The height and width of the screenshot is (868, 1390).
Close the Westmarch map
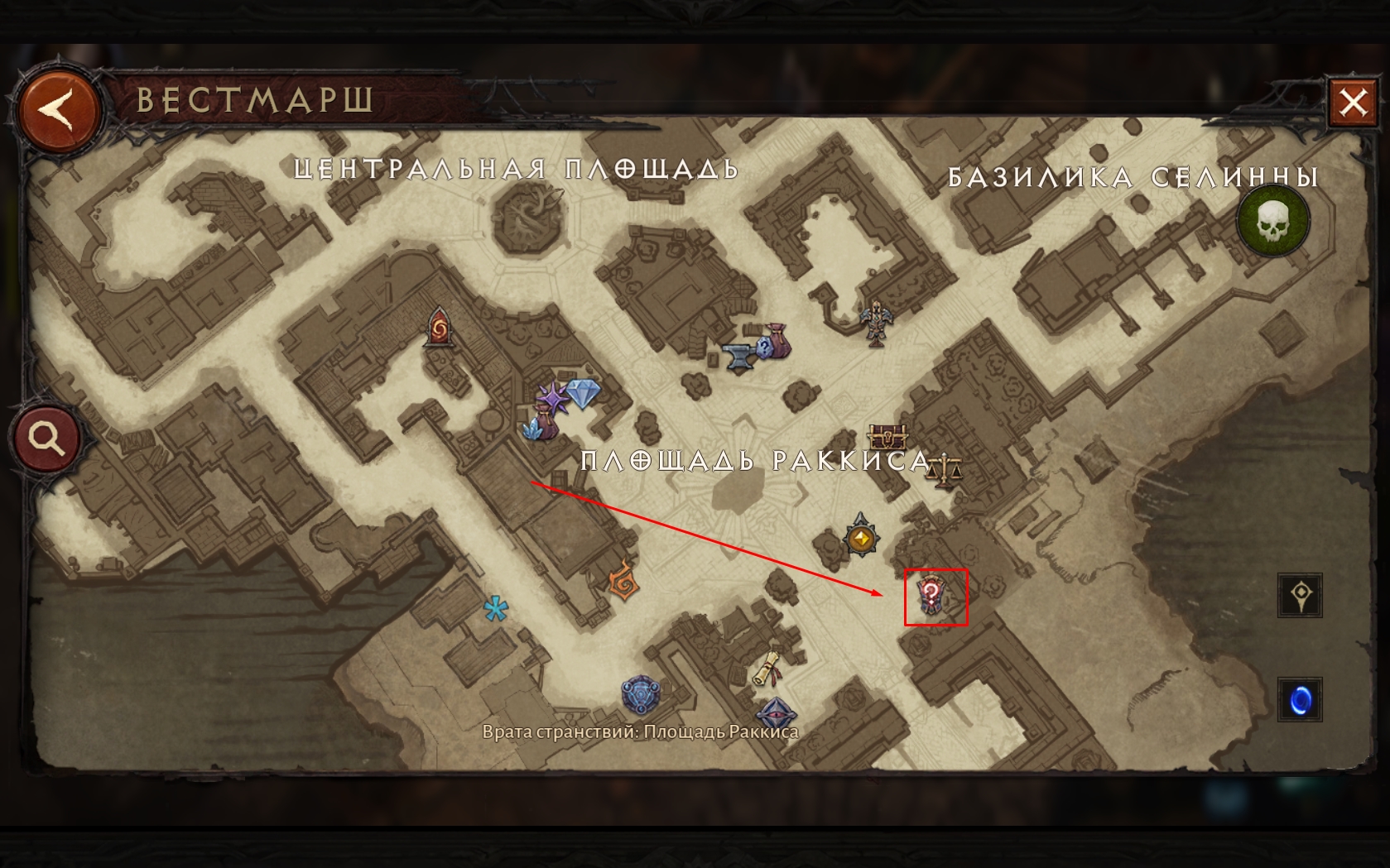click(1353, 103)
